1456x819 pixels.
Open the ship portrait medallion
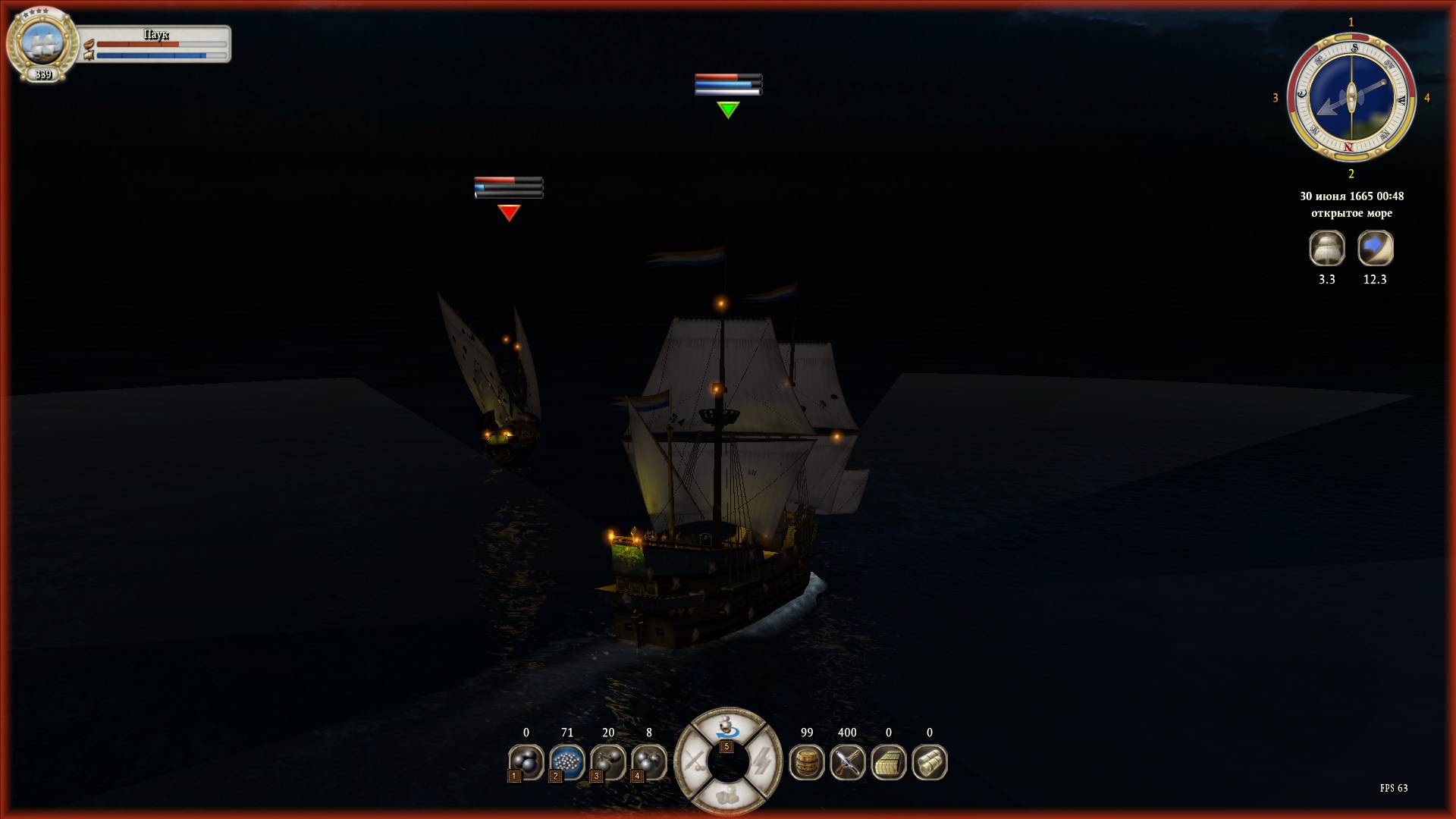click(42, 42)
